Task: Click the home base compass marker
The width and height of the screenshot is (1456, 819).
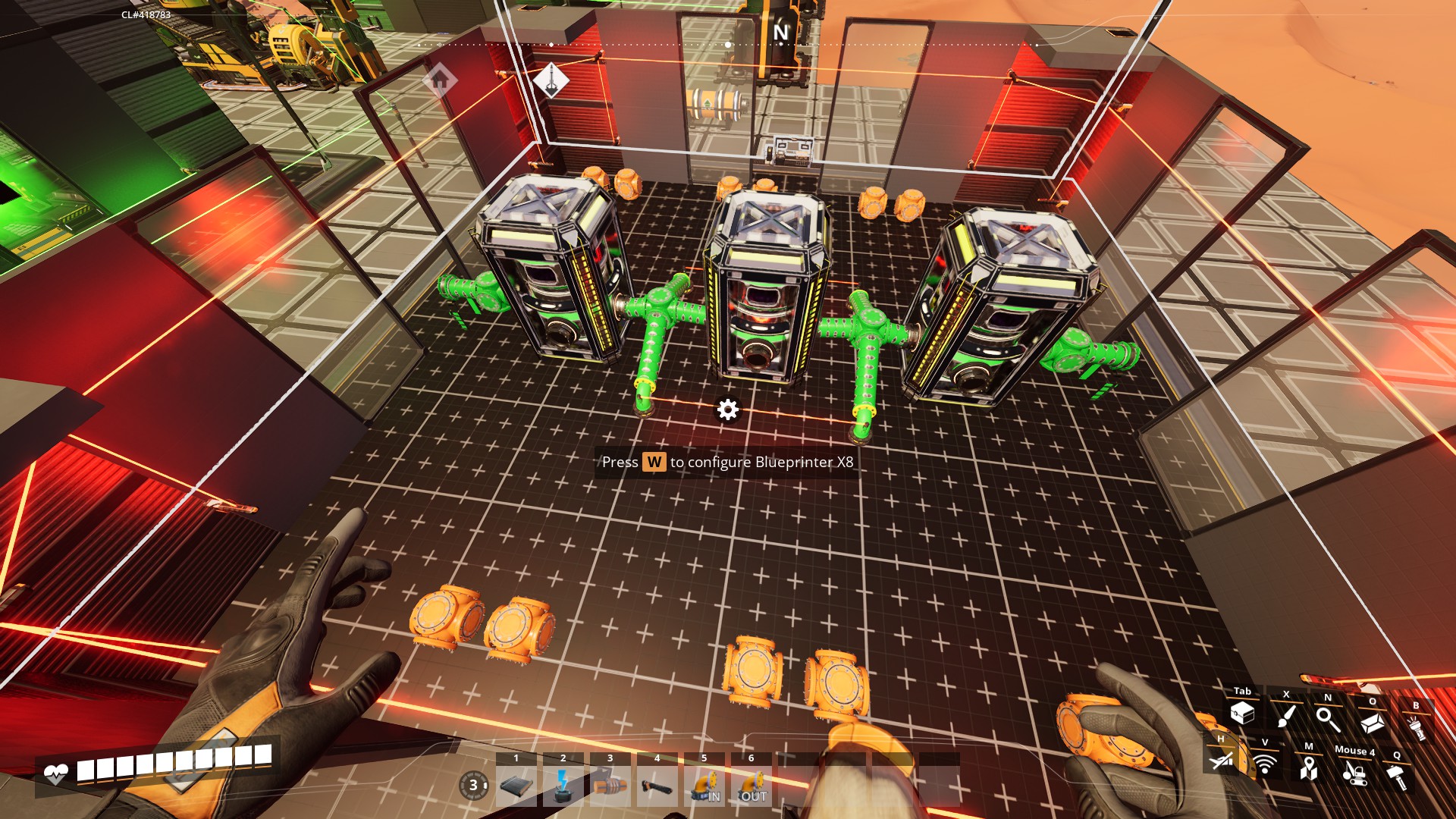Action: pos(439,79)
